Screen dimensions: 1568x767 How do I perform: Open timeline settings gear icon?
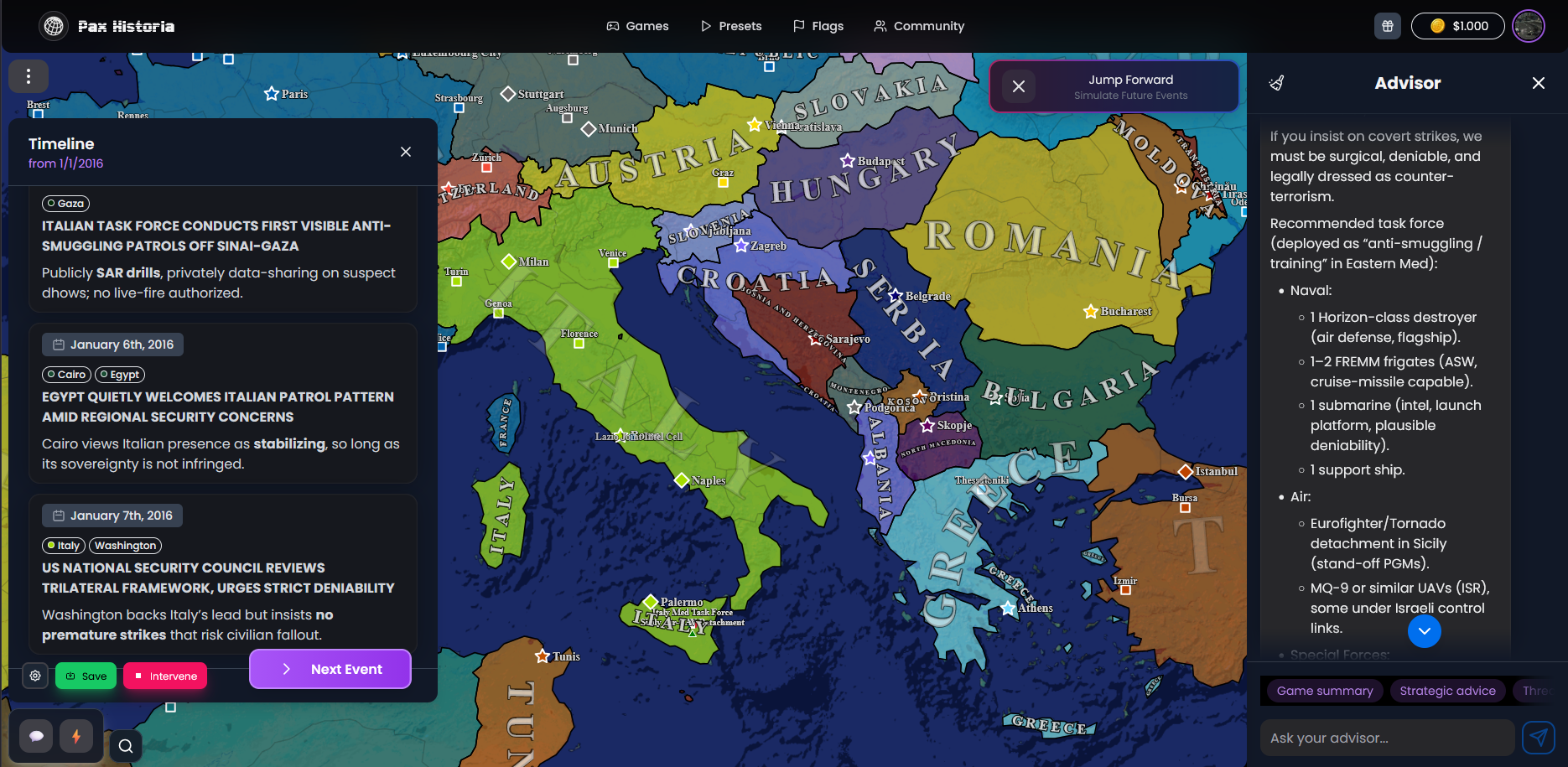pos(35,676)
